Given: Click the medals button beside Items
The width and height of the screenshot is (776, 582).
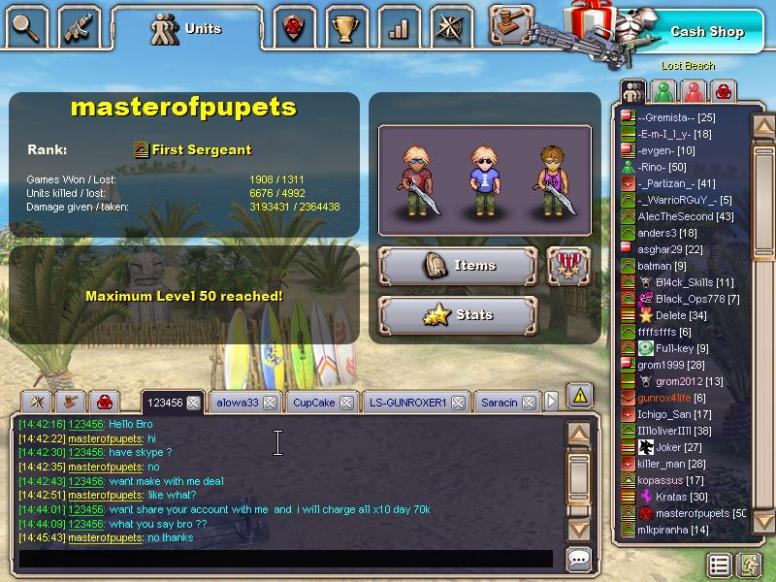Looking at the screenshot, I should coord(569,266).
